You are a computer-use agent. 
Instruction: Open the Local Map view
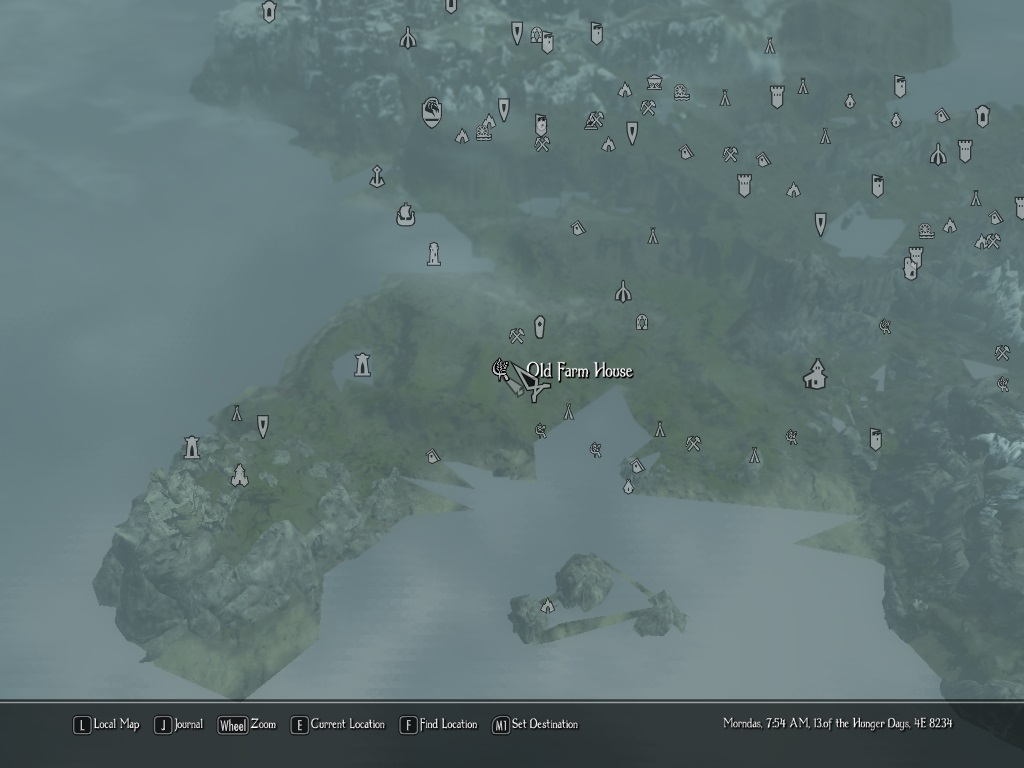(x=106, y=725)
